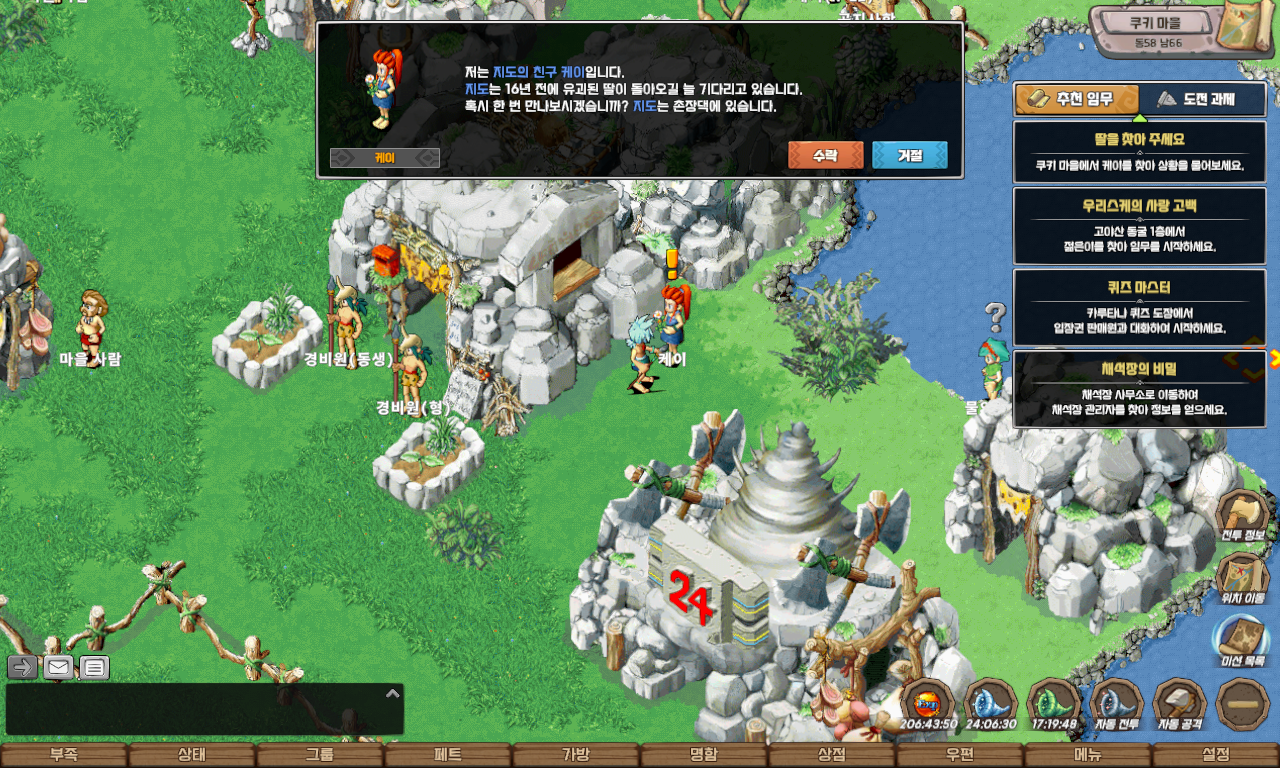
Task: Open the 상점 shop menu
Action: (831, 755)
